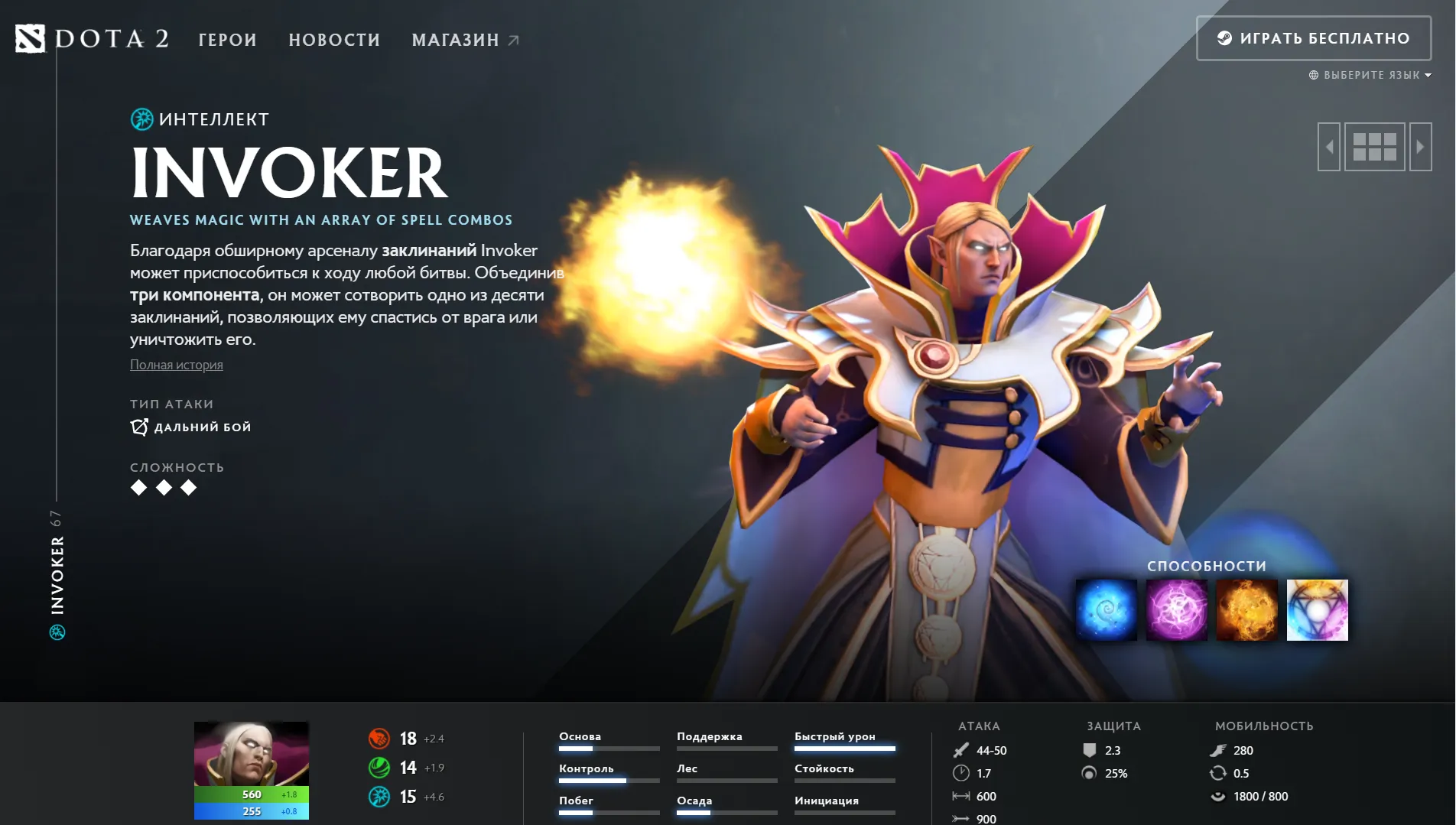Select the Wex ability icon
This screenshot has width=1456, height=825.
(x=1176, y=609)
